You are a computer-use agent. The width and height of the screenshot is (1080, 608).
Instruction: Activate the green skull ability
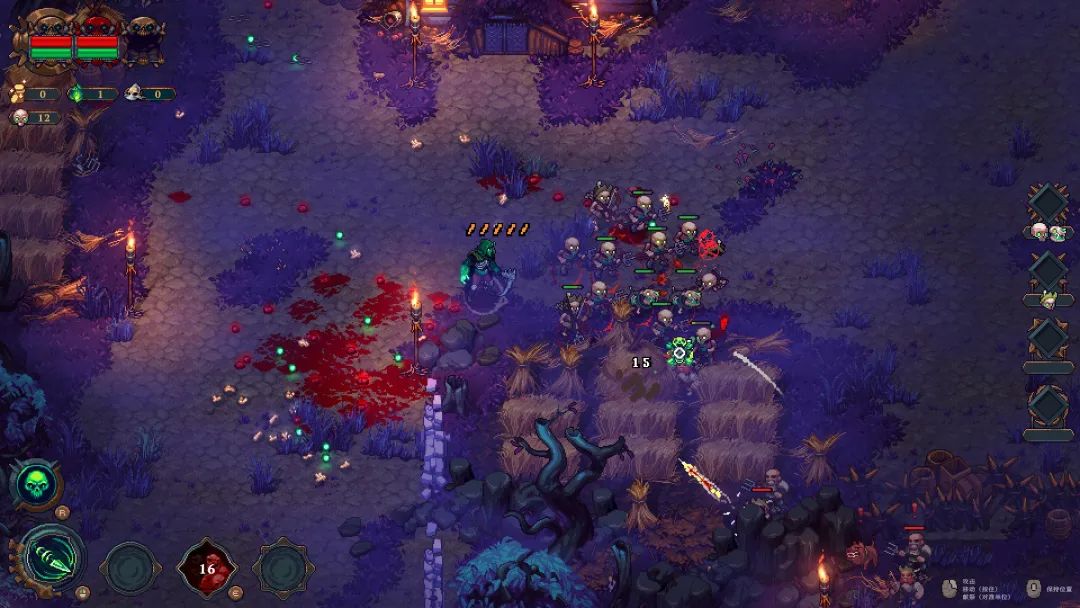[35, 484]
